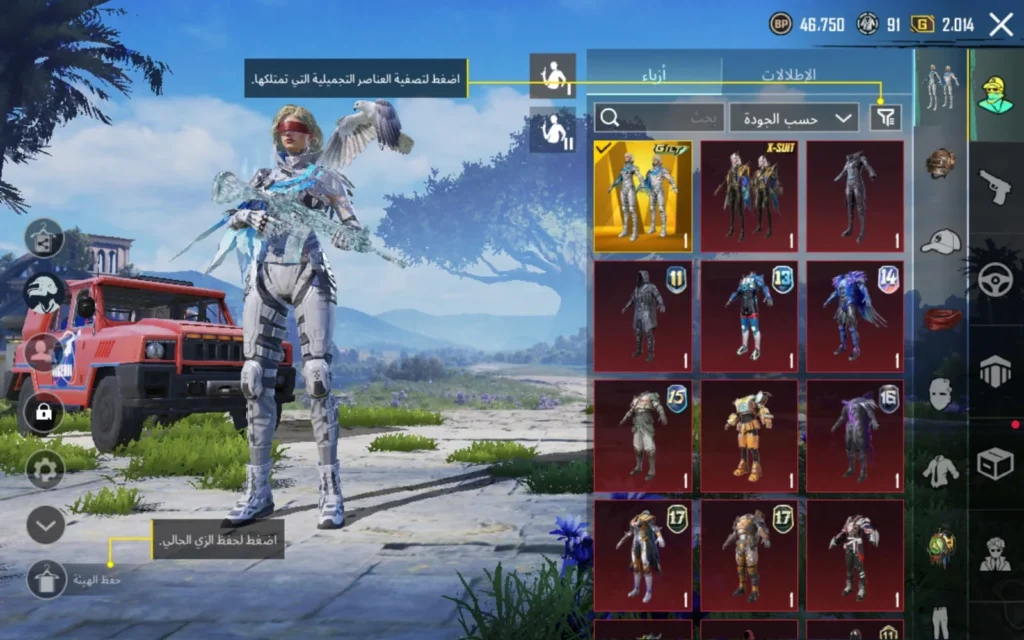The height and width of the screenshot is (640, 1024).
Task: Toggle the owned-items filter funnel button
Action: [885, 118]
